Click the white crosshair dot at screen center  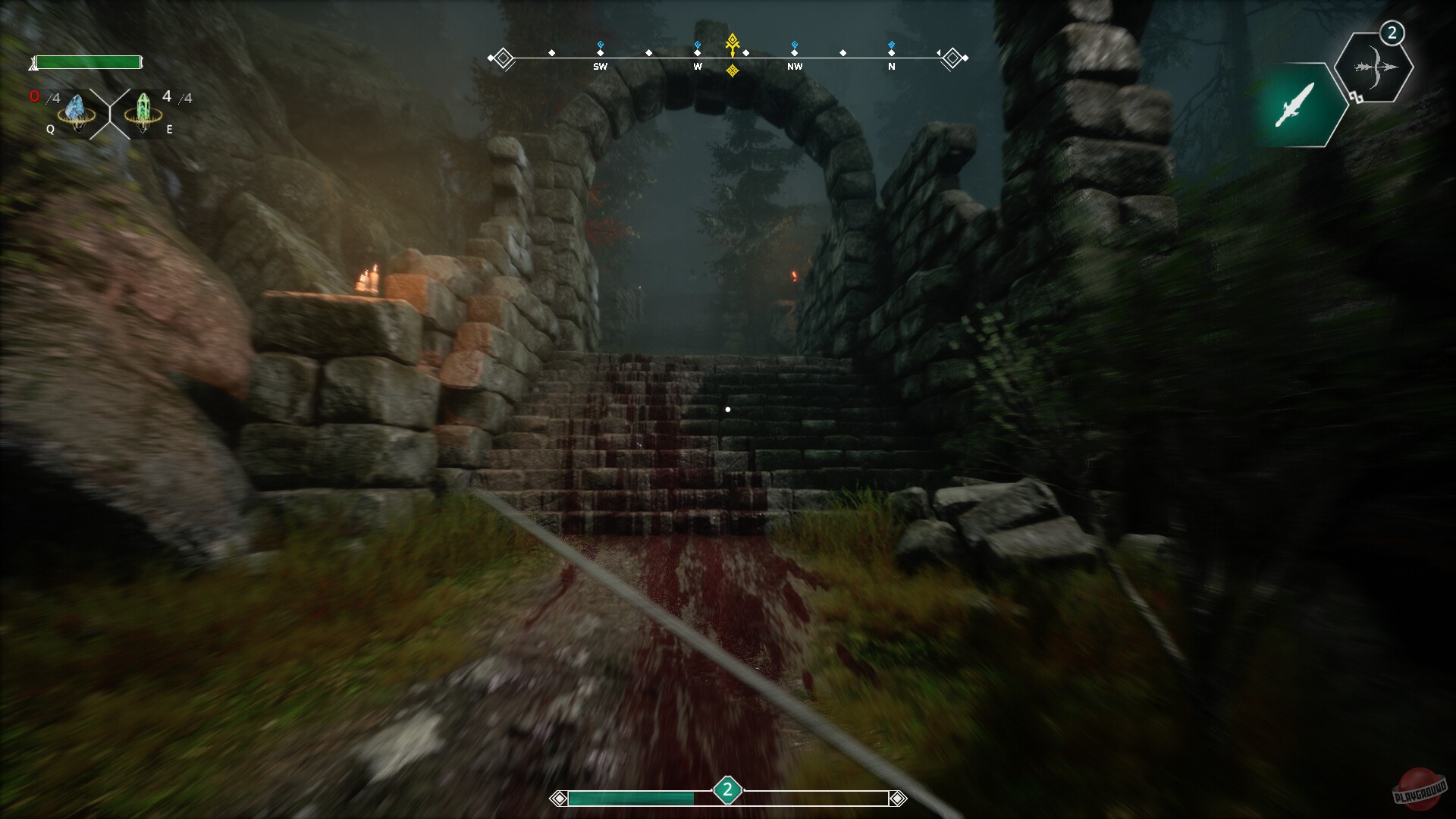pyautogui.click(x=730, y=409)
